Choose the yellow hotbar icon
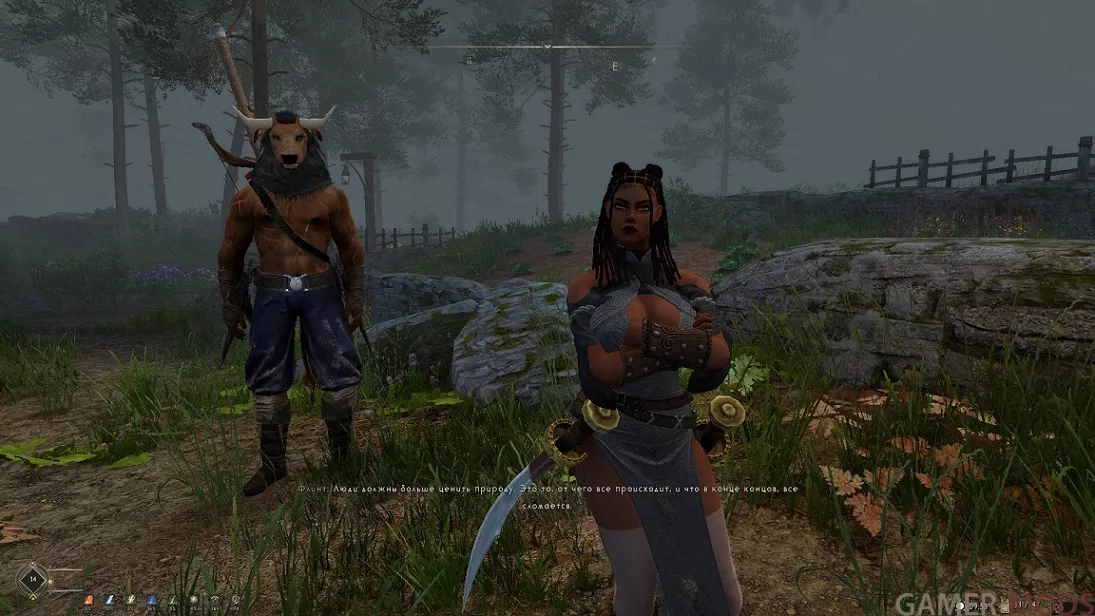1095x616 pixels. click(130, 599)
